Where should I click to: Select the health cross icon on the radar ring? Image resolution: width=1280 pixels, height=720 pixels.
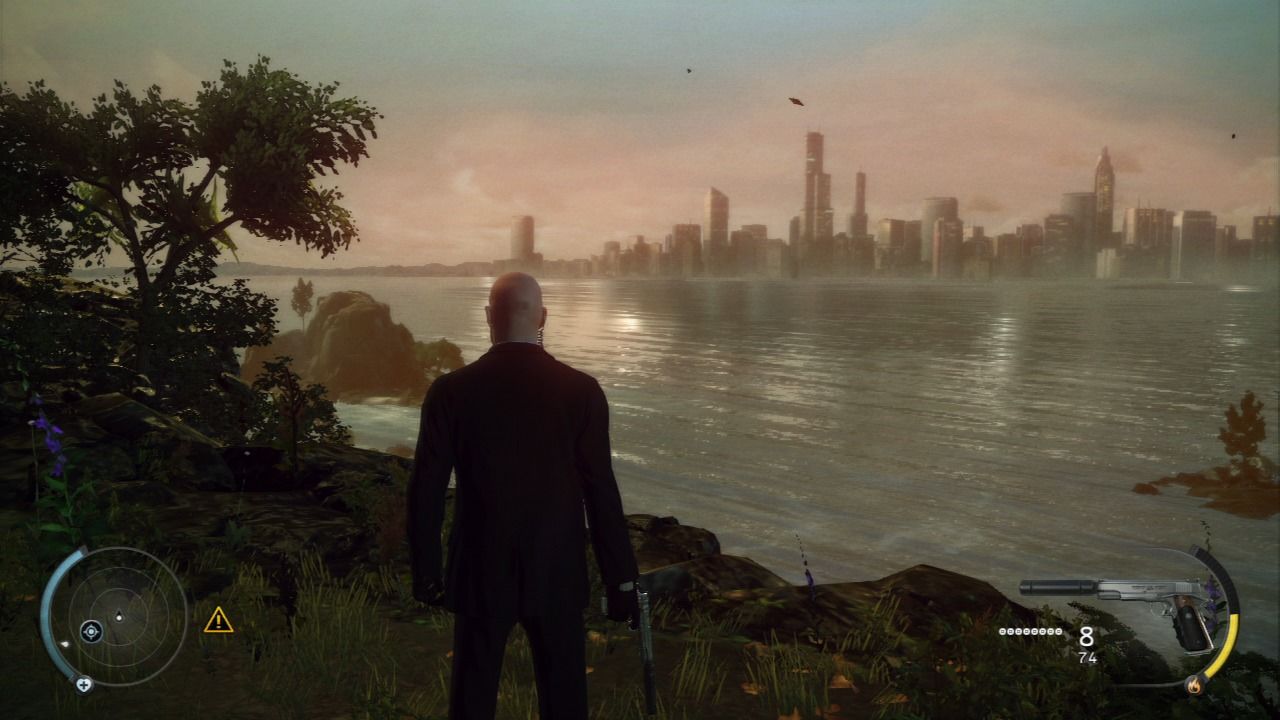click(84, 684)
